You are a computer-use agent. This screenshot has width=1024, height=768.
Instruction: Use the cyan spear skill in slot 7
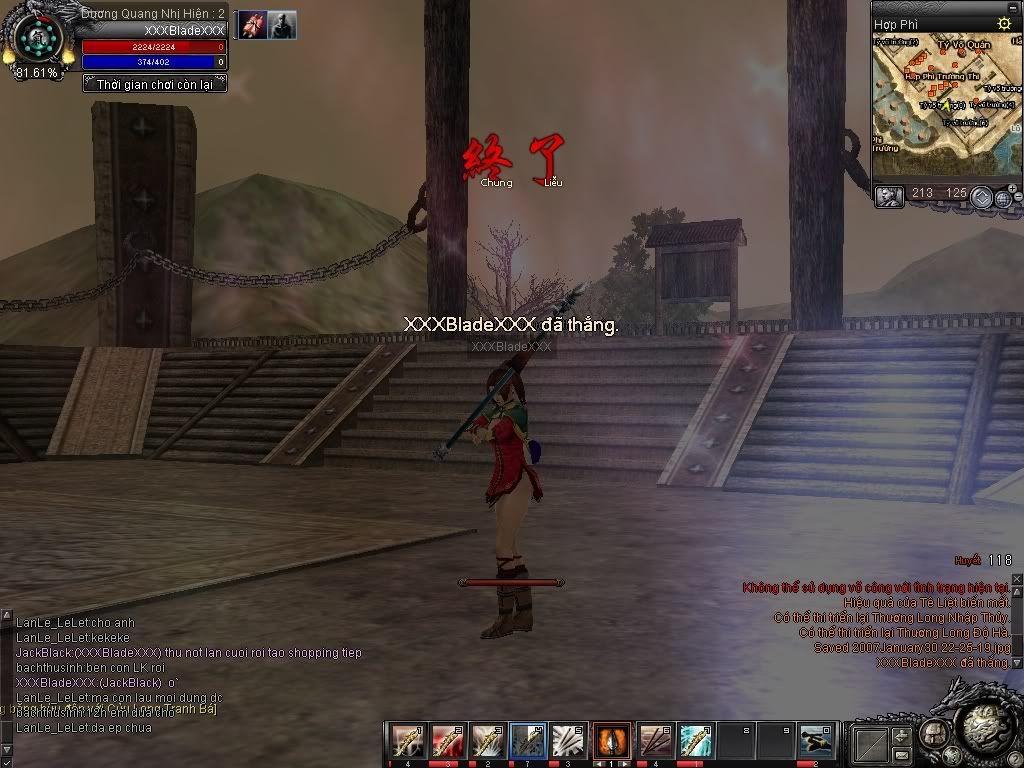(695, 741)
